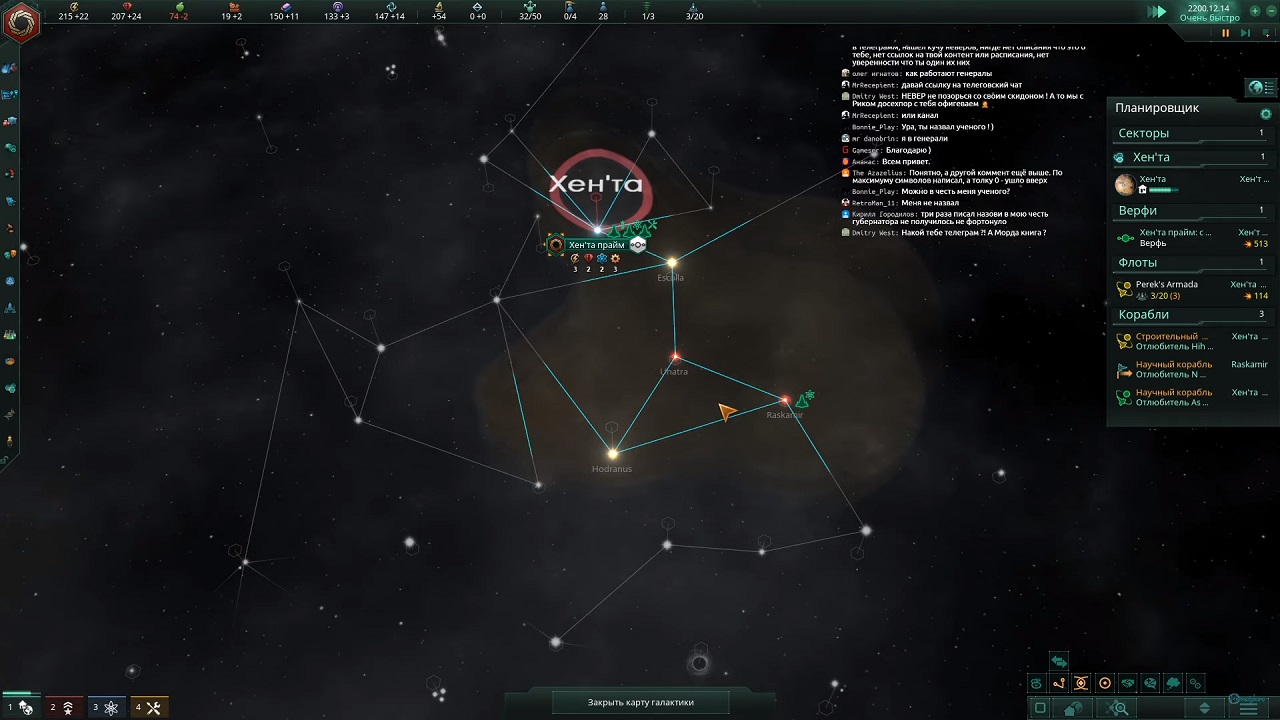
Task: Open the main menu hamburger button
Action: click(x=1249, y=708)
